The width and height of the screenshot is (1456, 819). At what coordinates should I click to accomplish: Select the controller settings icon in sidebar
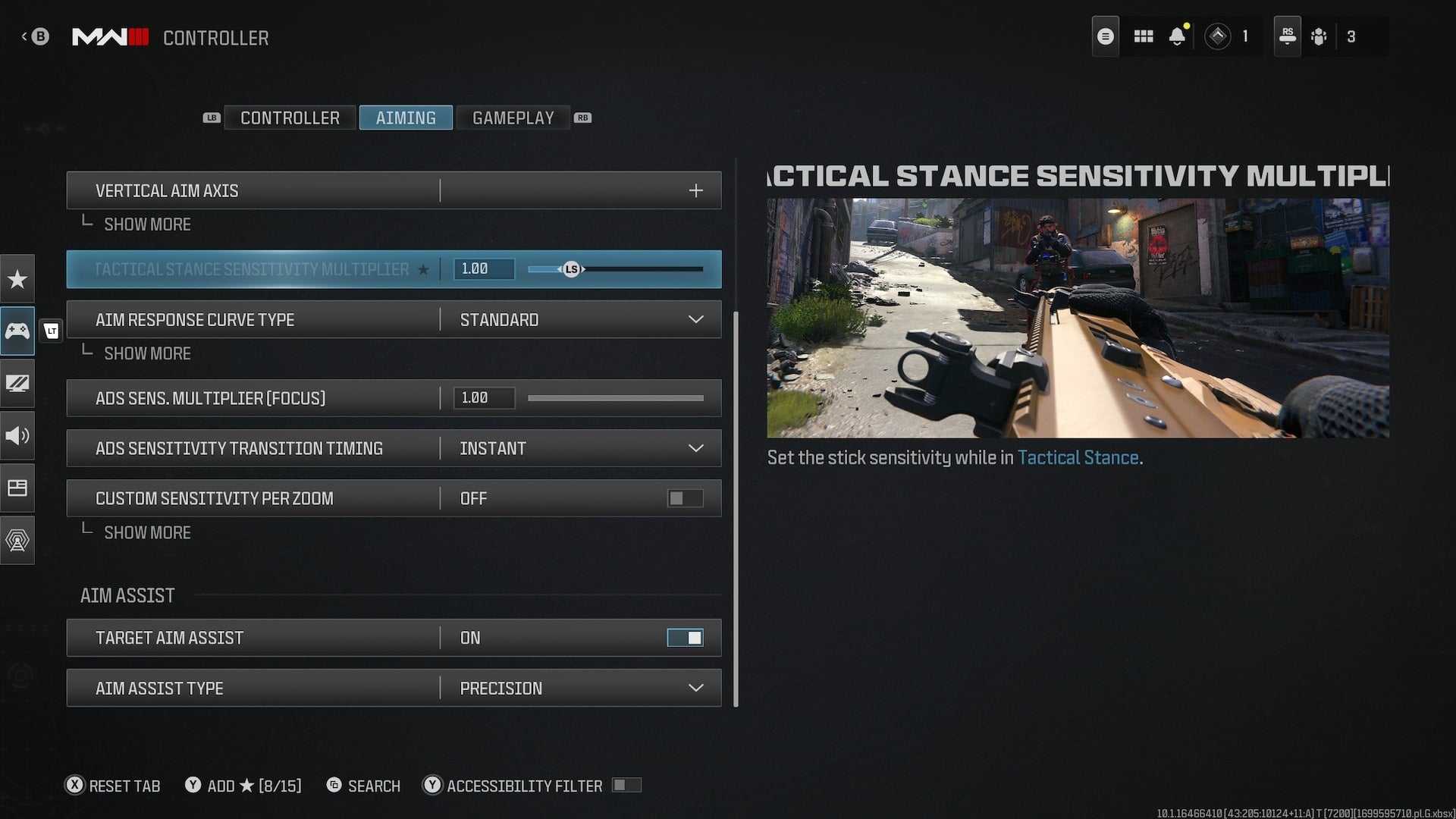coord(17,331)
